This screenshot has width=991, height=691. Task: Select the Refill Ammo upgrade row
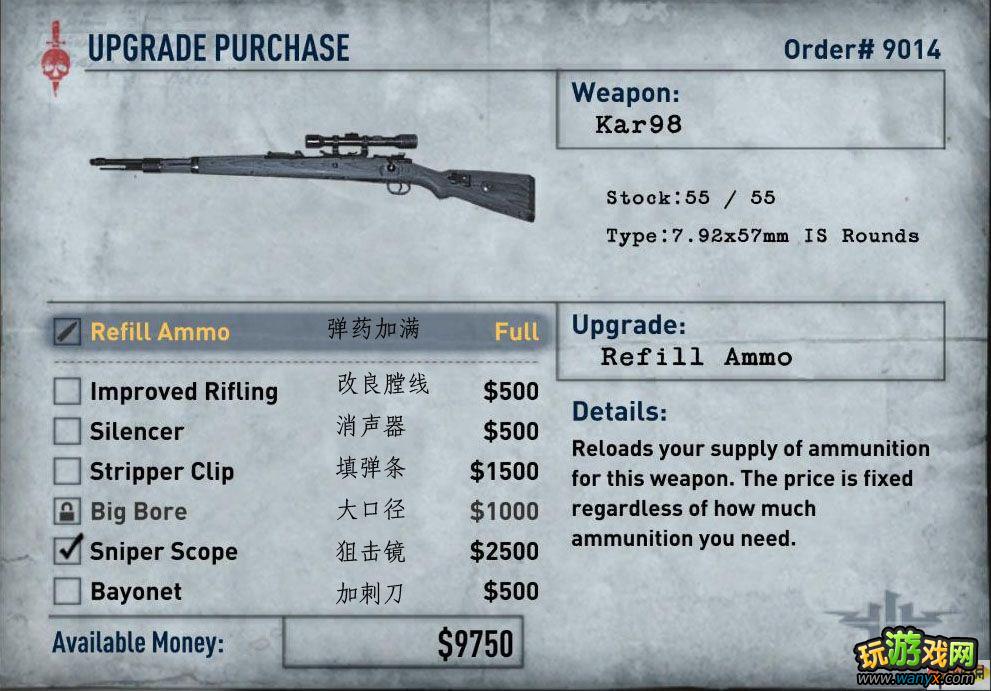pyautogui.click(x=296, y=332)
